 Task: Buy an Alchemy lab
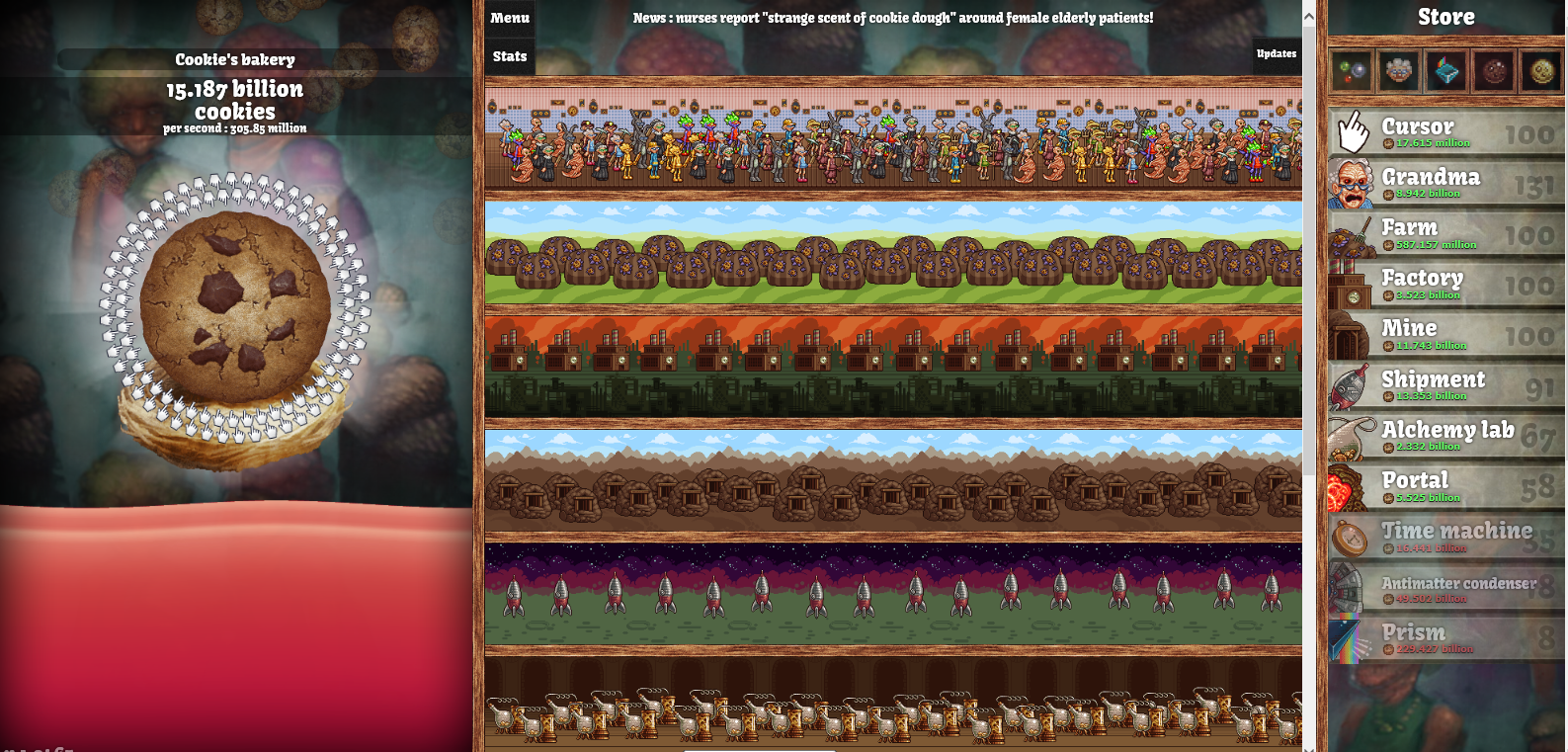[x=1446, y=437]
